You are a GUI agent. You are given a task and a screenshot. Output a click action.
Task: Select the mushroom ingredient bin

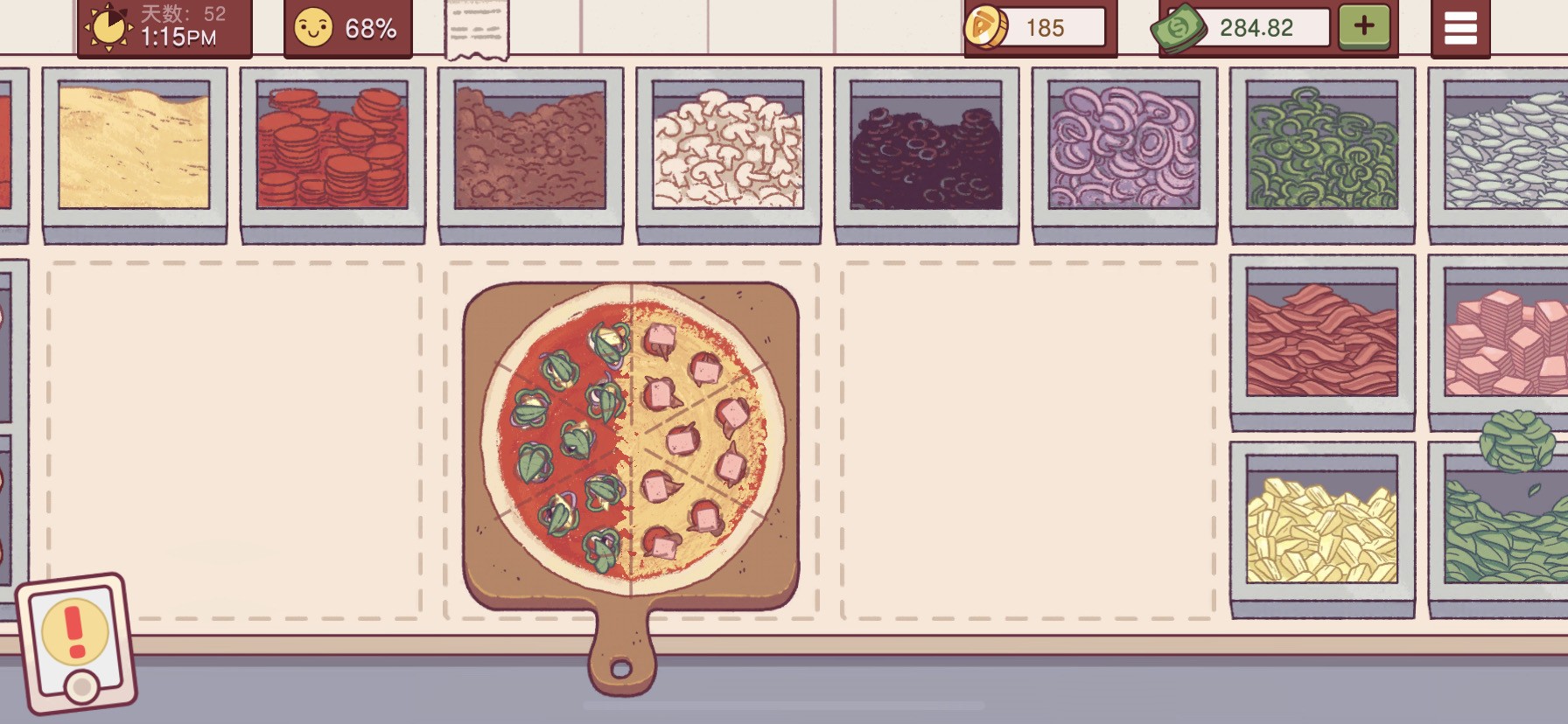click(x=728, y=146)
